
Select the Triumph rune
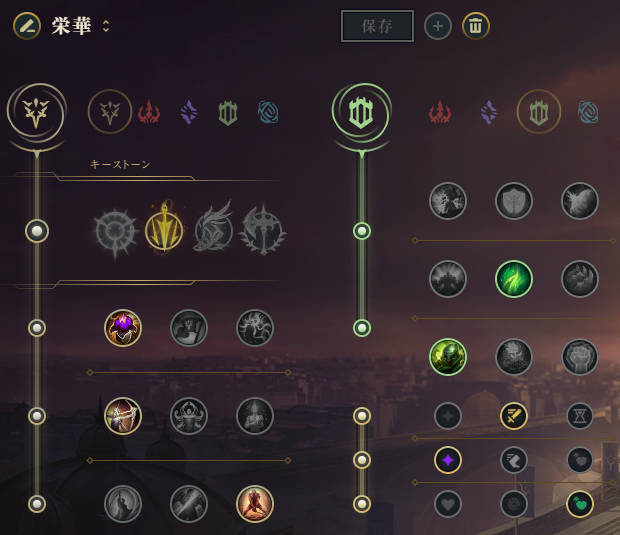click(x=189, y=328)
